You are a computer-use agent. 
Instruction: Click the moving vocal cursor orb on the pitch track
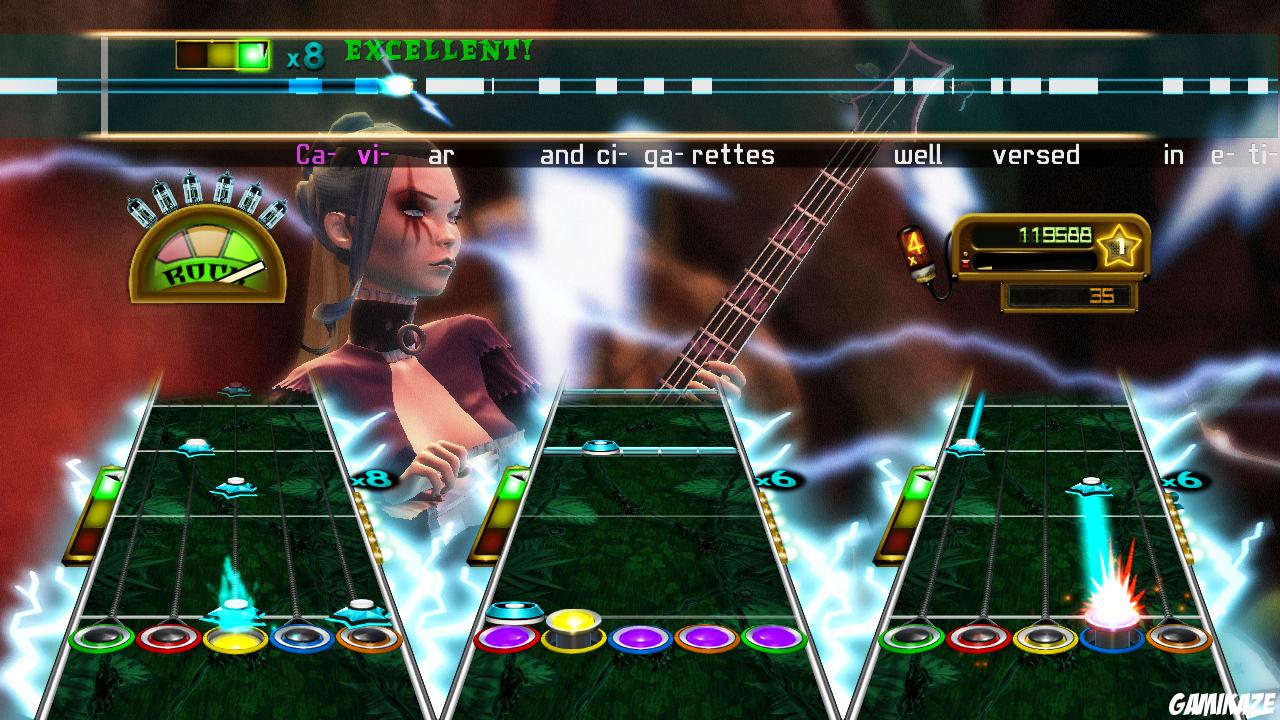(x=400, y=88)
